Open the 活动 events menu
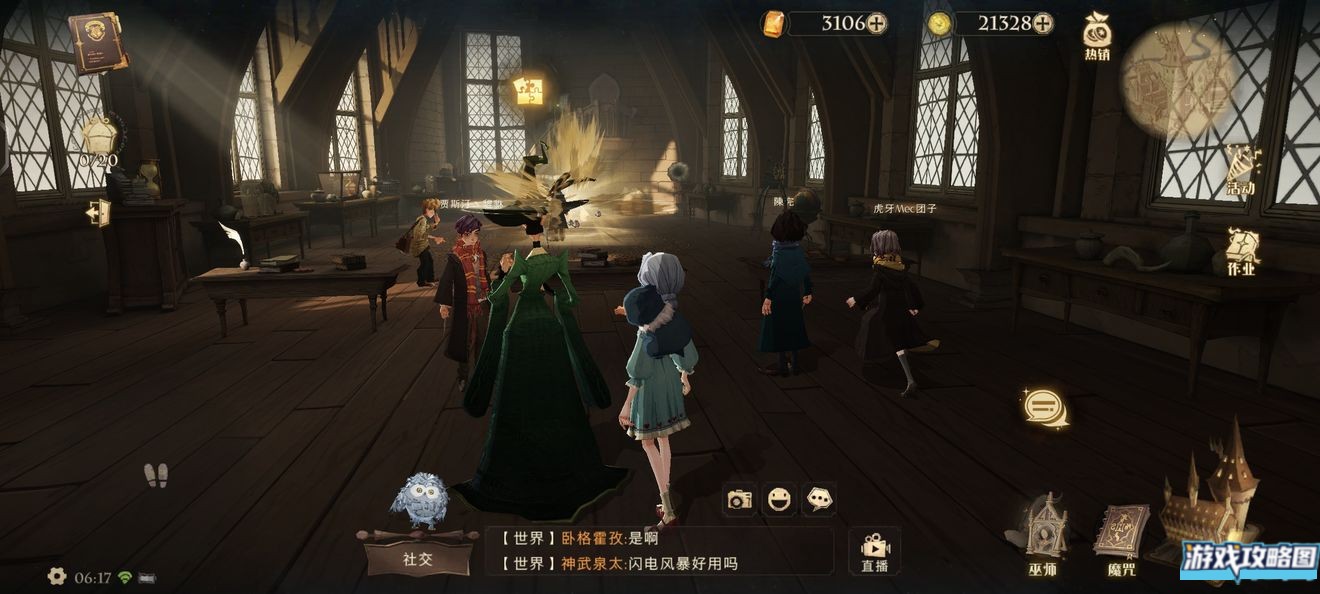This screenshot has height=594, width=1320. 1241,170
